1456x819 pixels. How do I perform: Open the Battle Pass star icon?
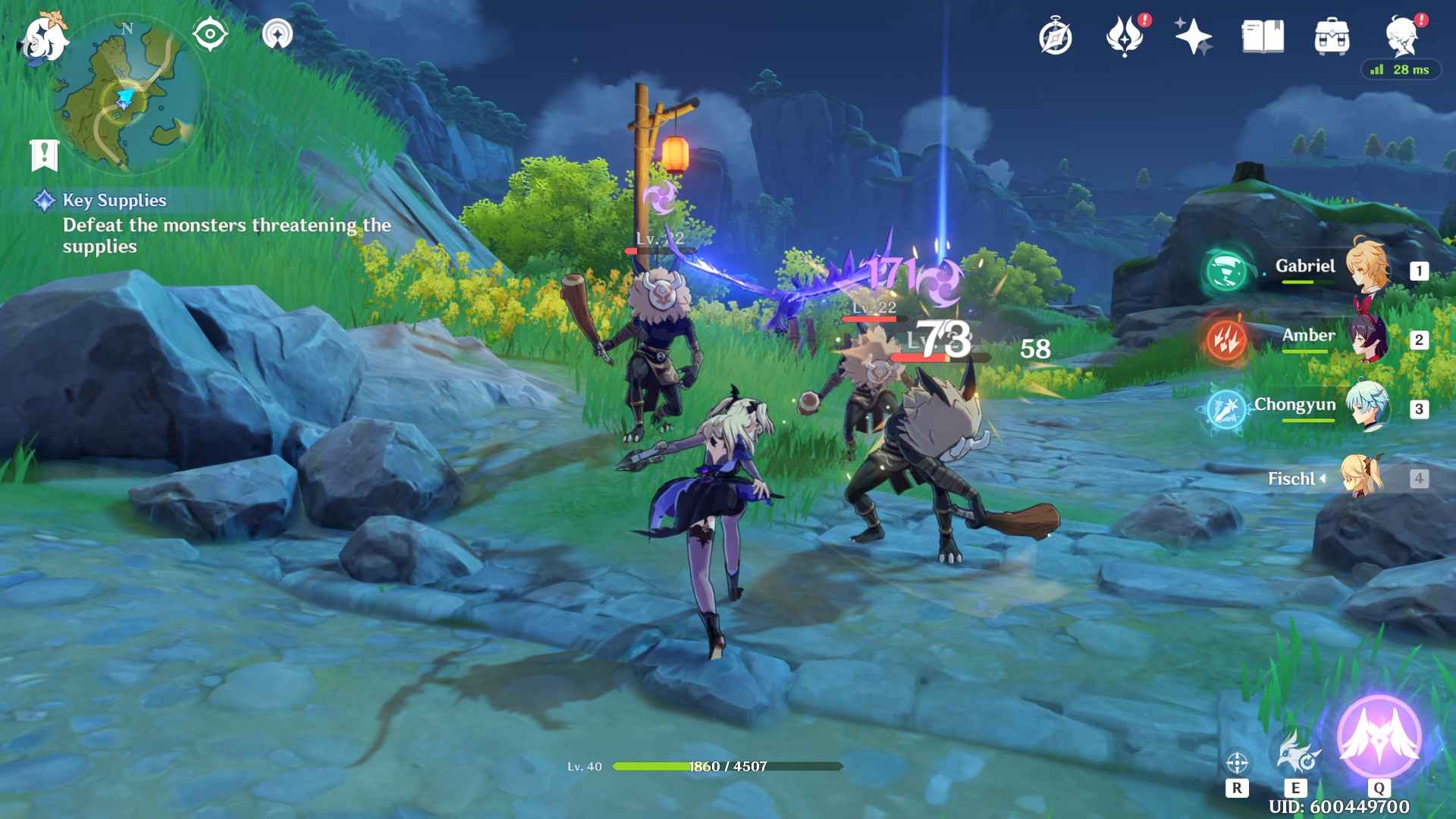point(1193,36)
